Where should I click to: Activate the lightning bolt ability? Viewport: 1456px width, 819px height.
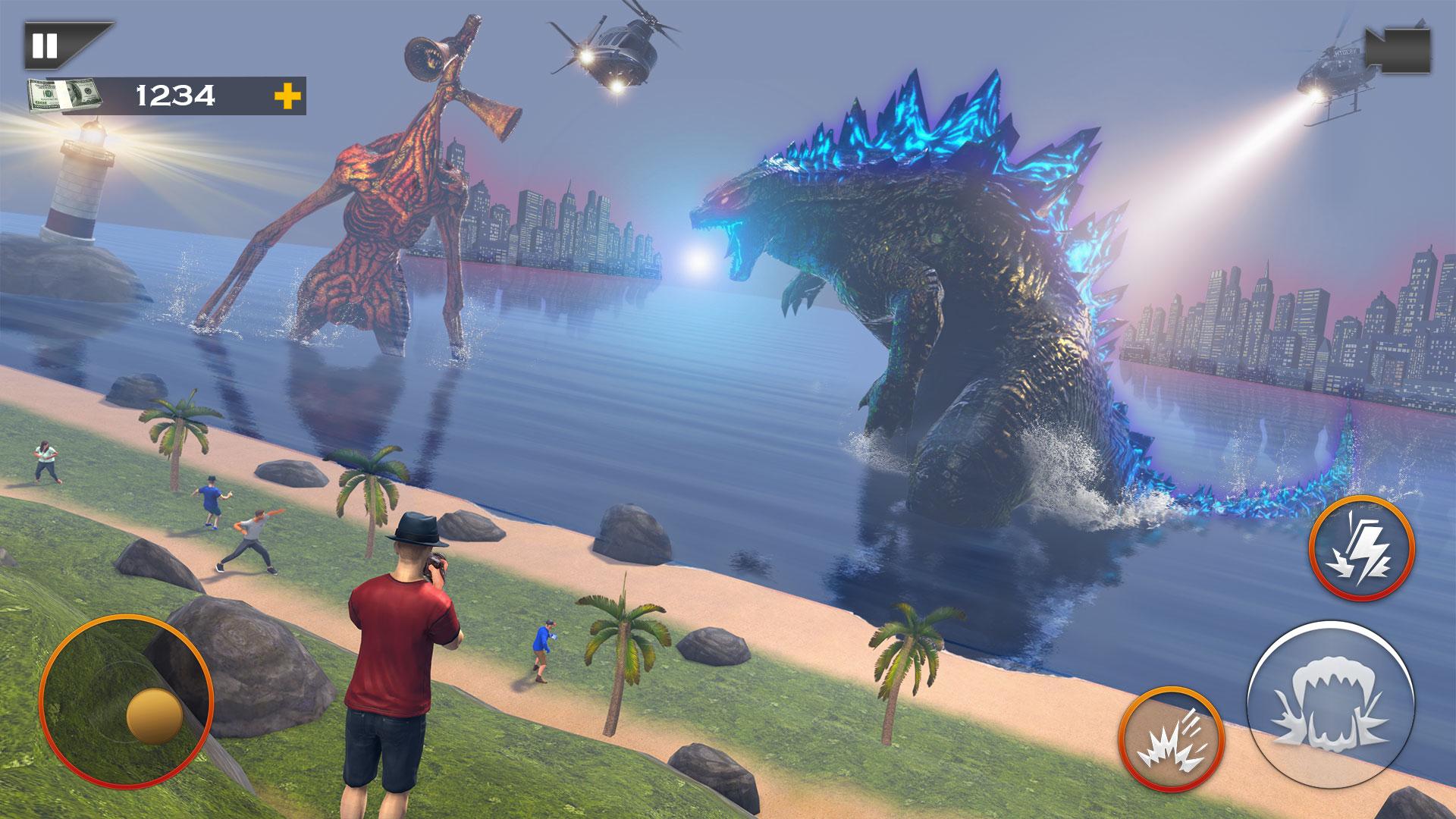click(x=1361, y=548)
